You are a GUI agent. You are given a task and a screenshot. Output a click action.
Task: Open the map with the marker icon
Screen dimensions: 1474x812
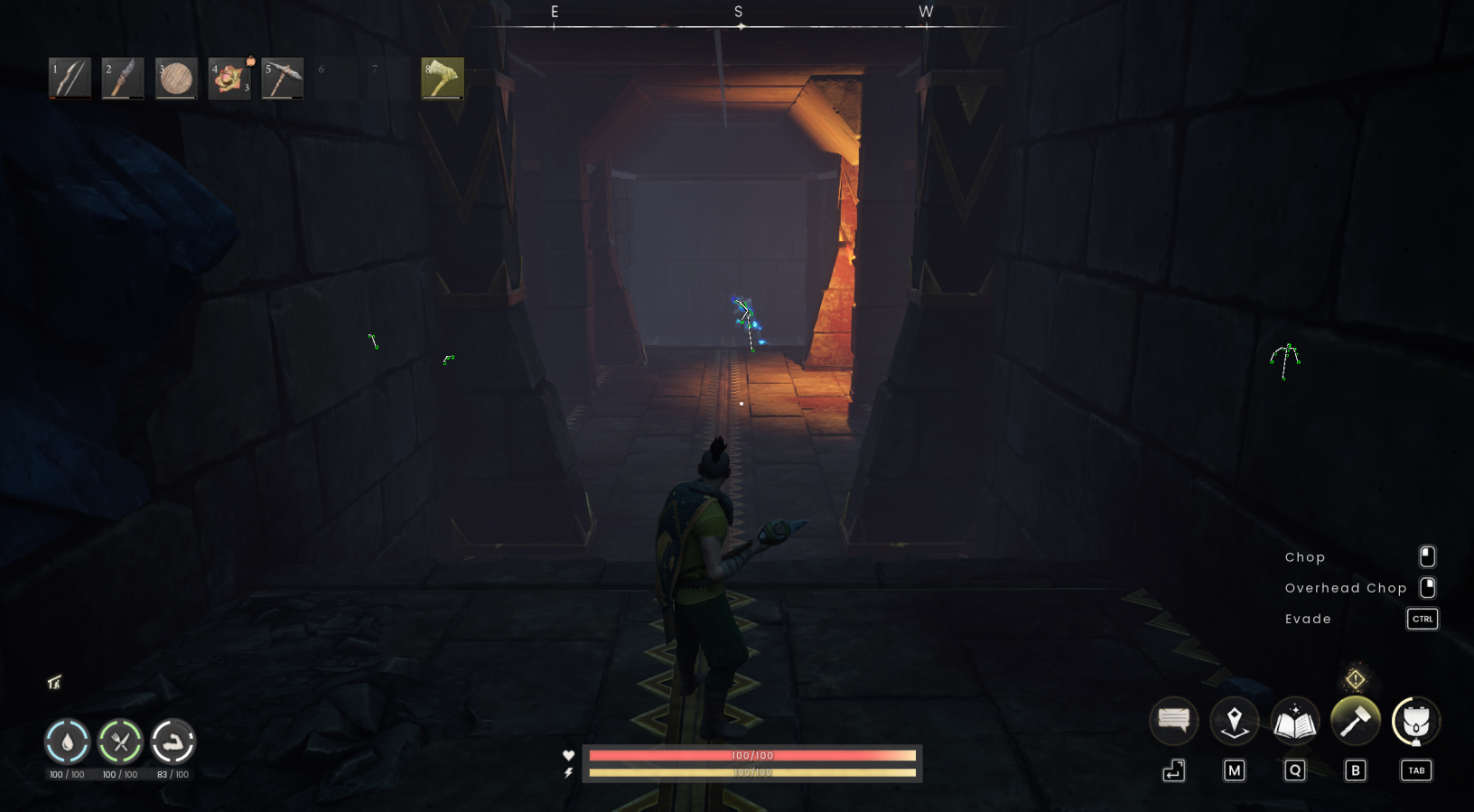(x=1234, y=720)
